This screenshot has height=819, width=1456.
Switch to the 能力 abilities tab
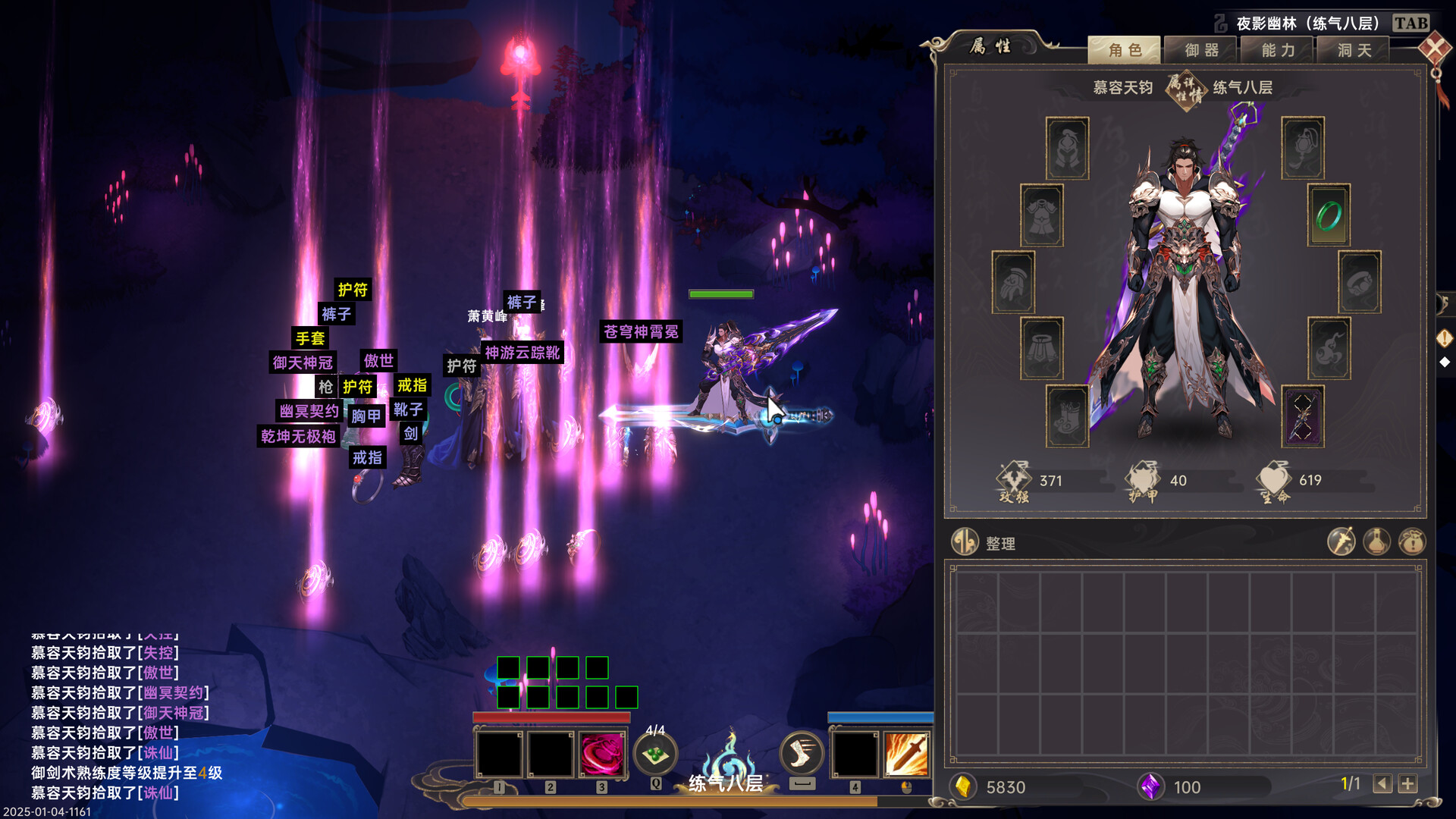tap(1278, 50)
